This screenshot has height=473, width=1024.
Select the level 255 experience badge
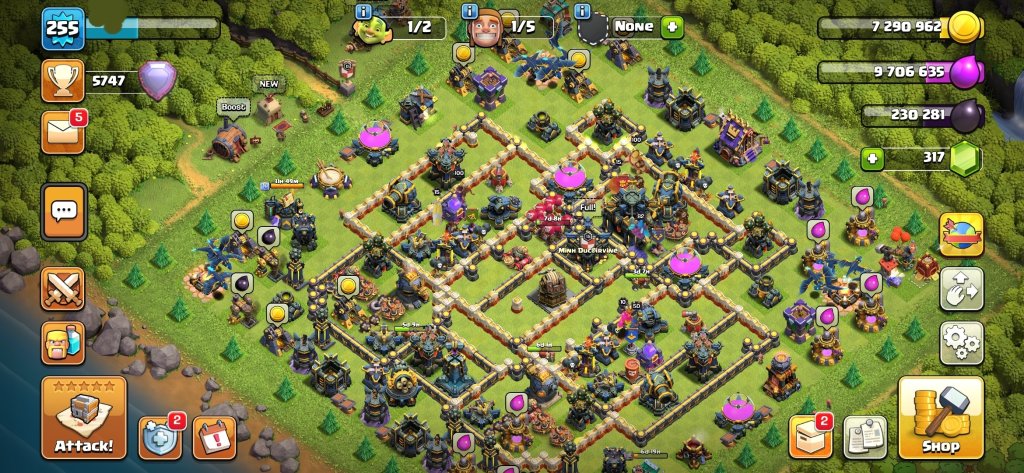click(61, 29)
